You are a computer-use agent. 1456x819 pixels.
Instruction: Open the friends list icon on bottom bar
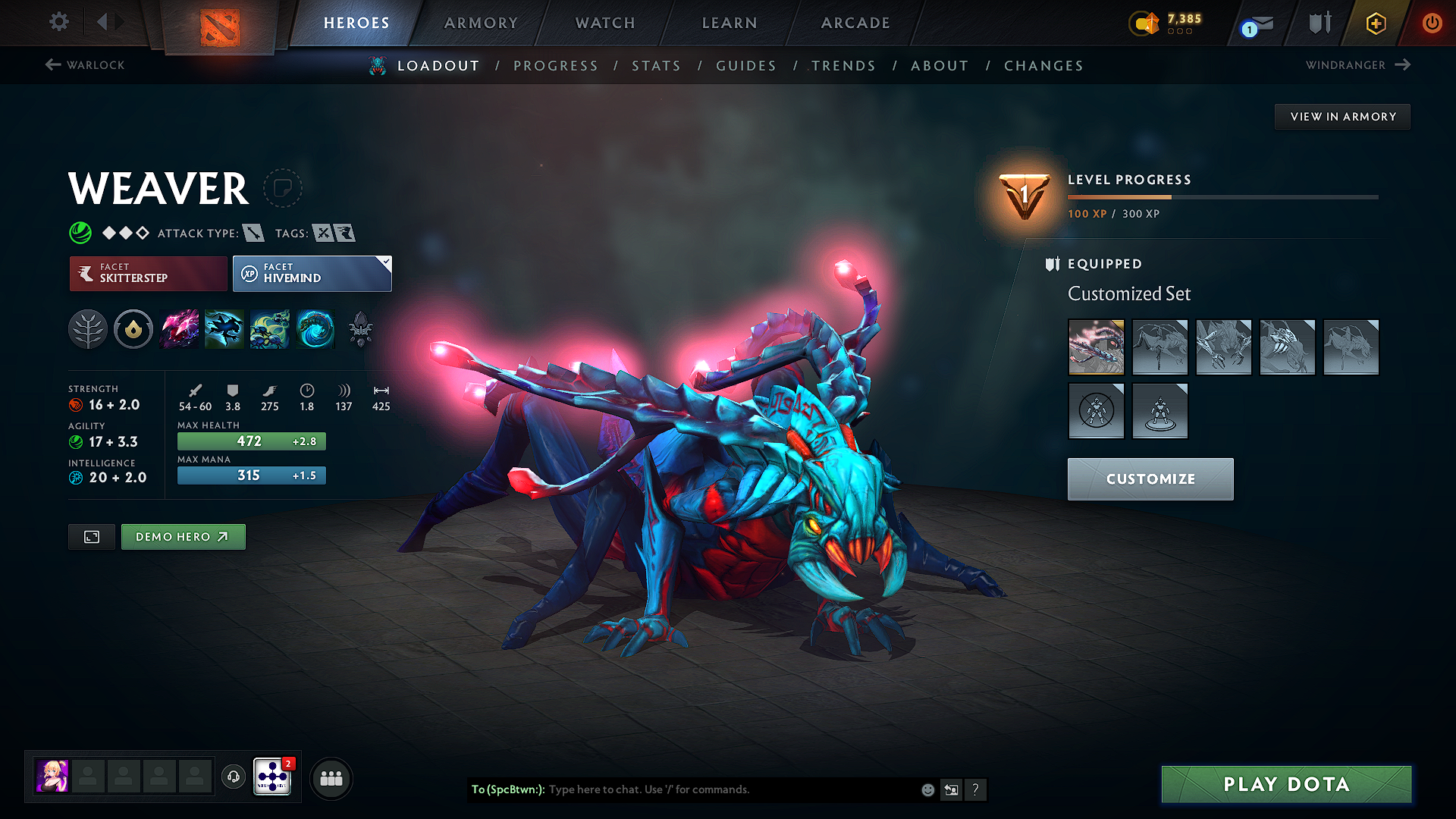[331, 777]
